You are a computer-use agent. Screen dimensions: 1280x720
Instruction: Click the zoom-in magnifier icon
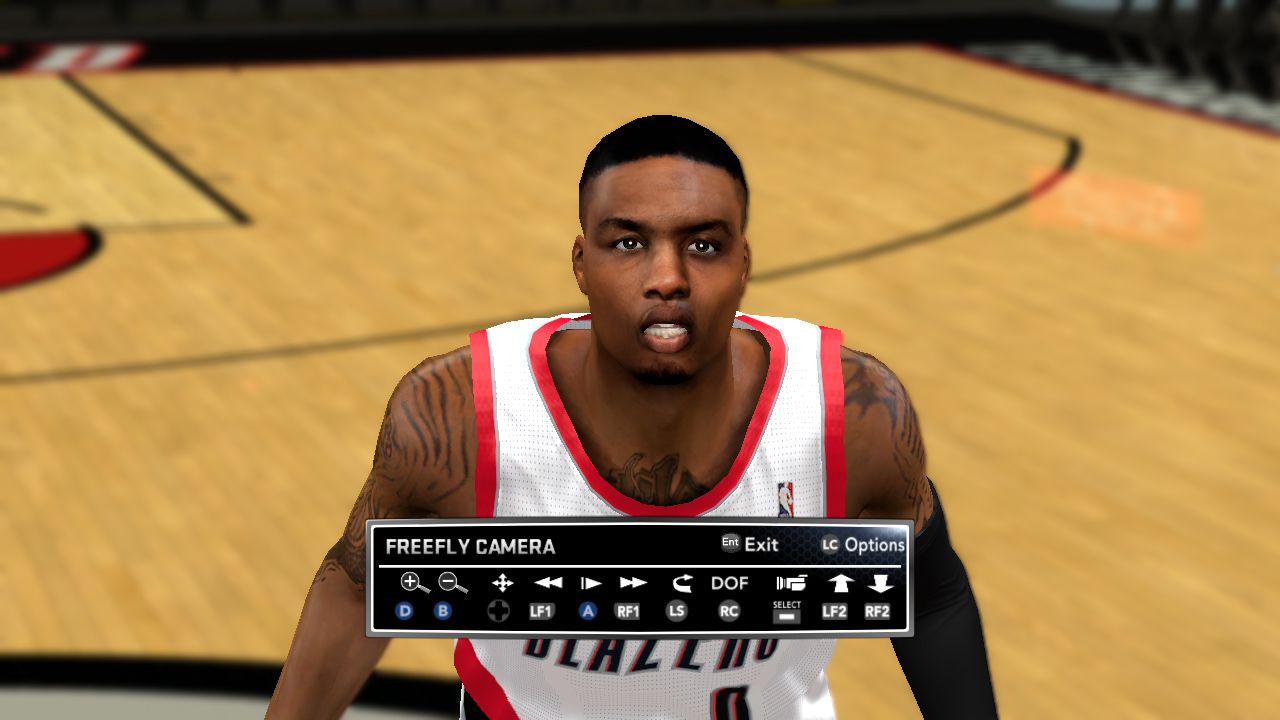coord(413,582)
